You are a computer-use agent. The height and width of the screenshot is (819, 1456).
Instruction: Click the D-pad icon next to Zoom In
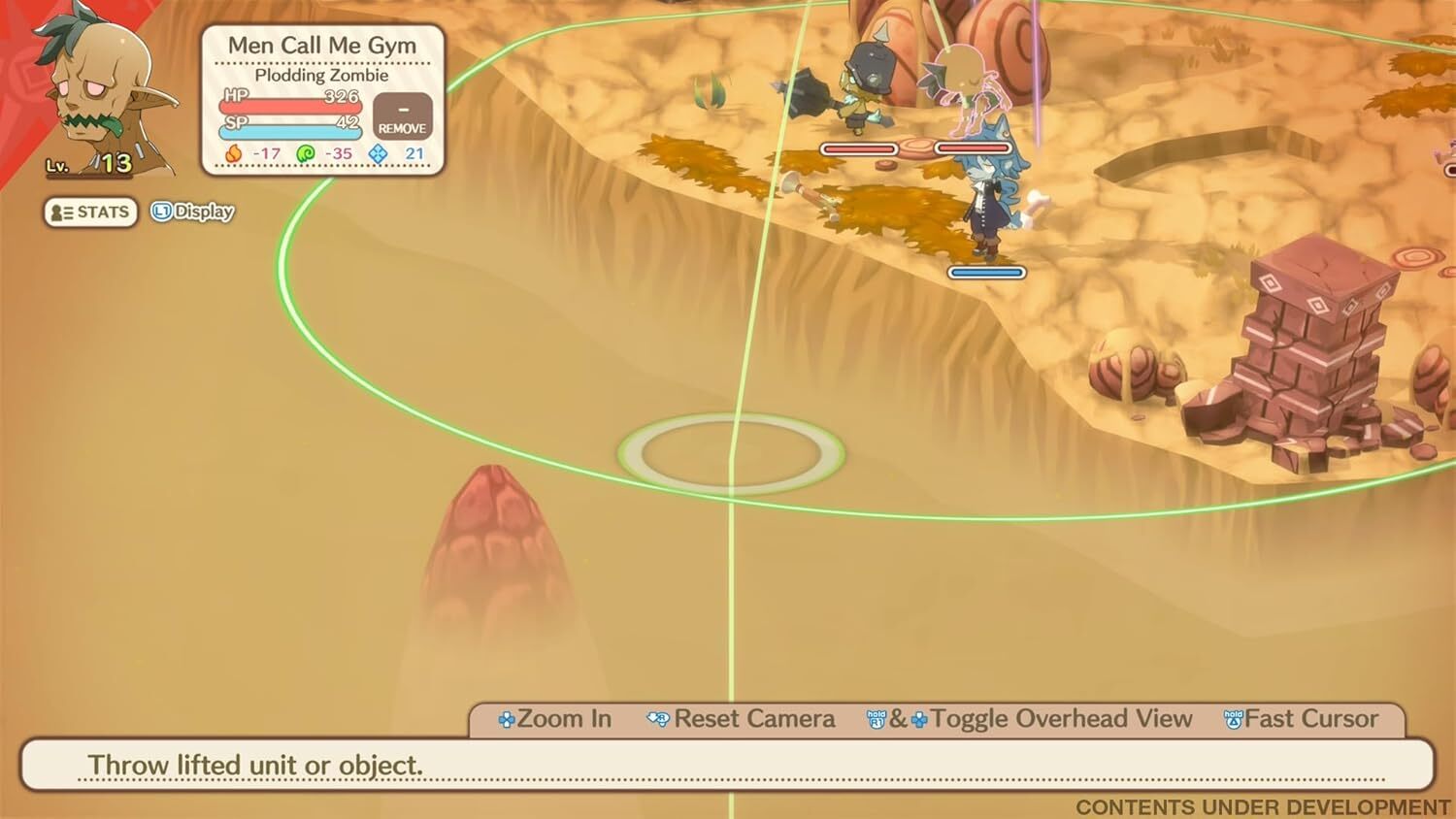(506, 718)
